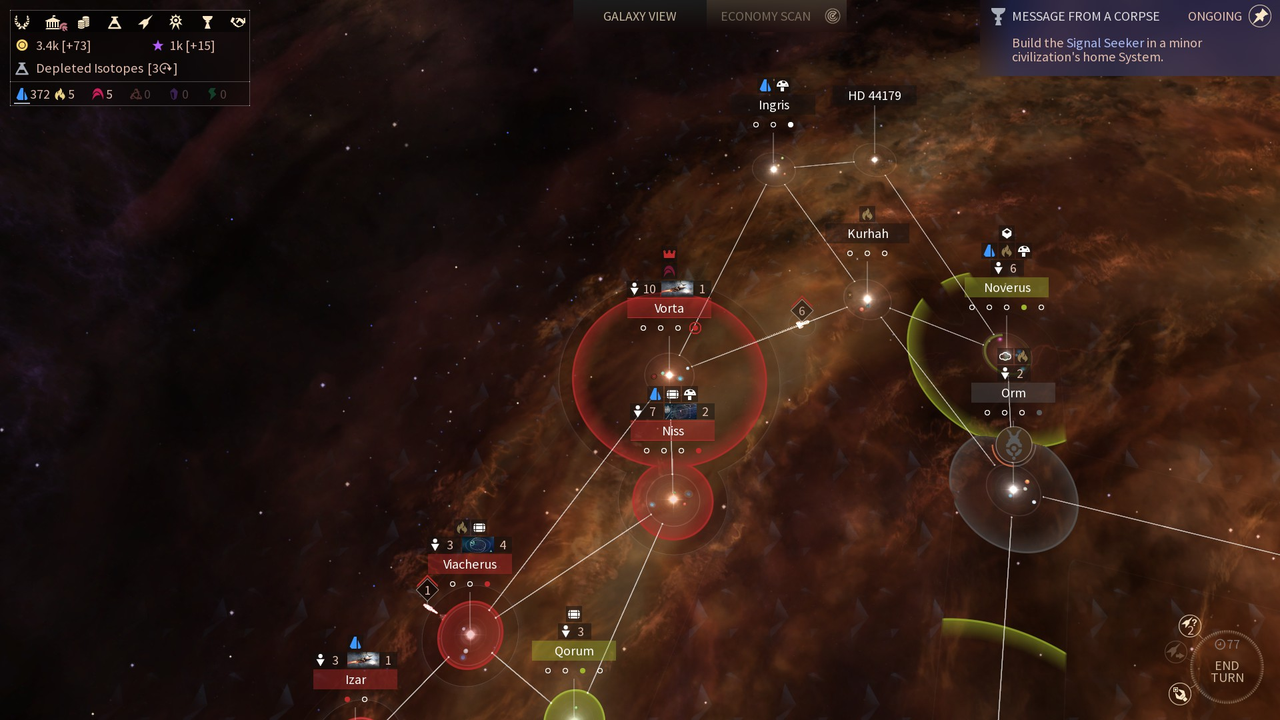Switch to Galaxy View
1280x720 pixels.
coord(639,16)
